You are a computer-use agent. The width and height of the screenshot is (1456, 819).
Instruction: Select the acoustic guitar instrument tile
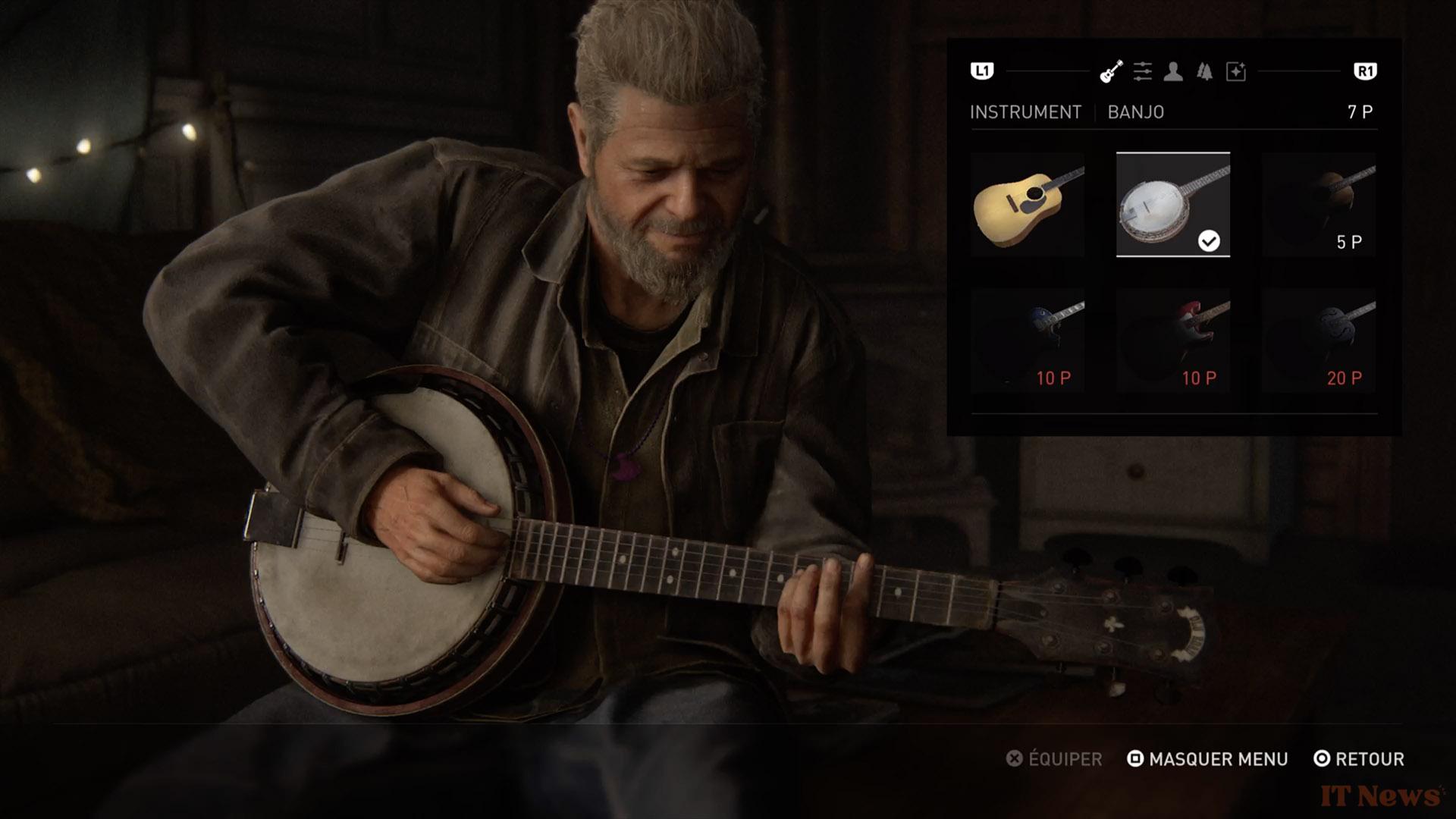1028,205
